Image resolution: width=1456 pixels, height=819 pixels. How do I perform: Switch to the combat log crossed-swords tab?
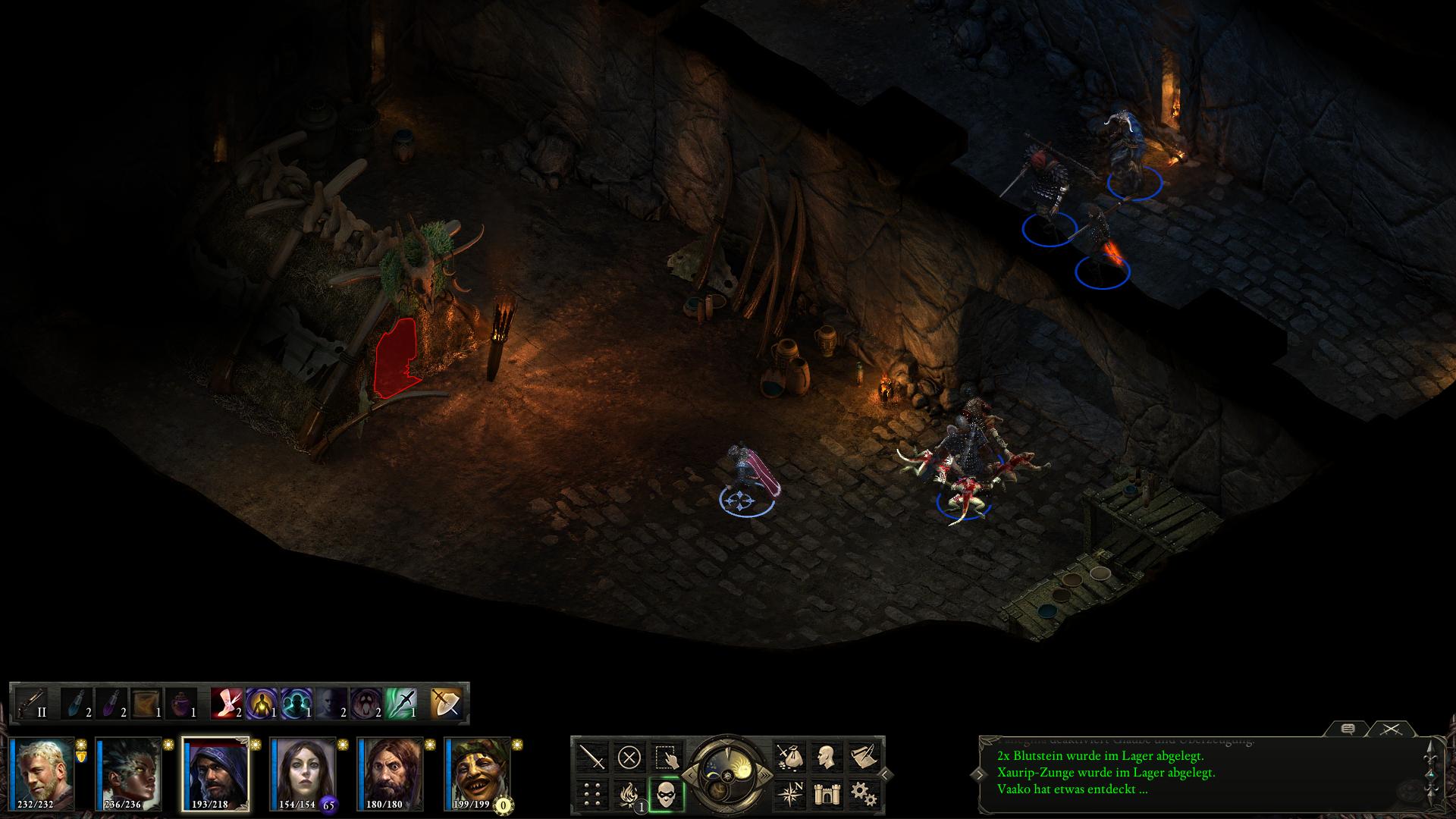(1389, 730)
